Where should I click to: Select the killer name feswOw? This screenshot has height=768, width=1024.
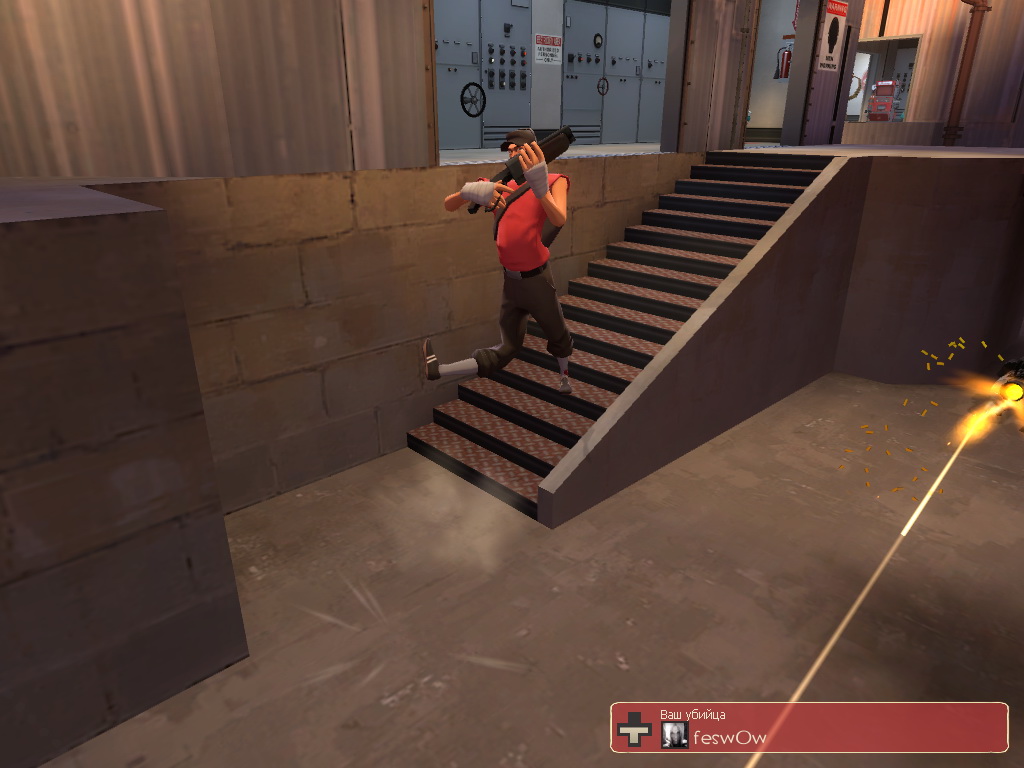[x=729, y=738]
